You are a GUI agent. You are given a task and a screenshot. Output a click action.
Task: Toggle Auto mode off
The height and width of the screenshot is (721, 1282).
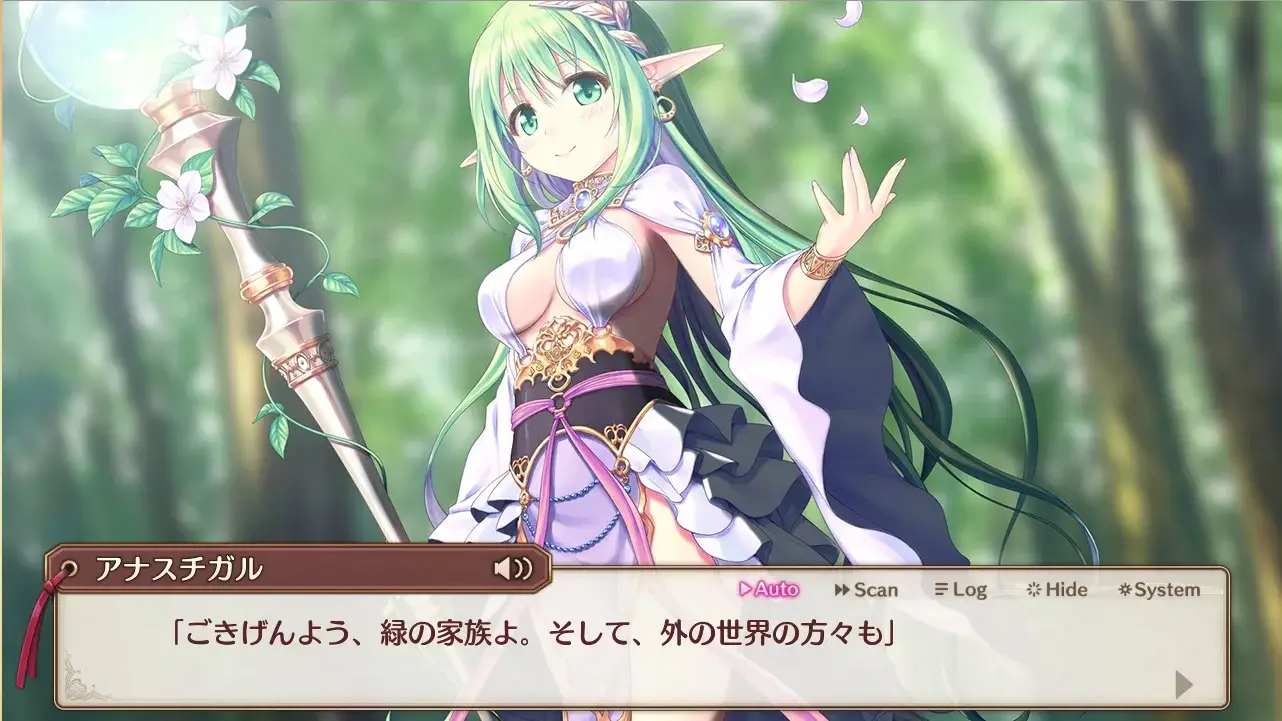point(768,590)
